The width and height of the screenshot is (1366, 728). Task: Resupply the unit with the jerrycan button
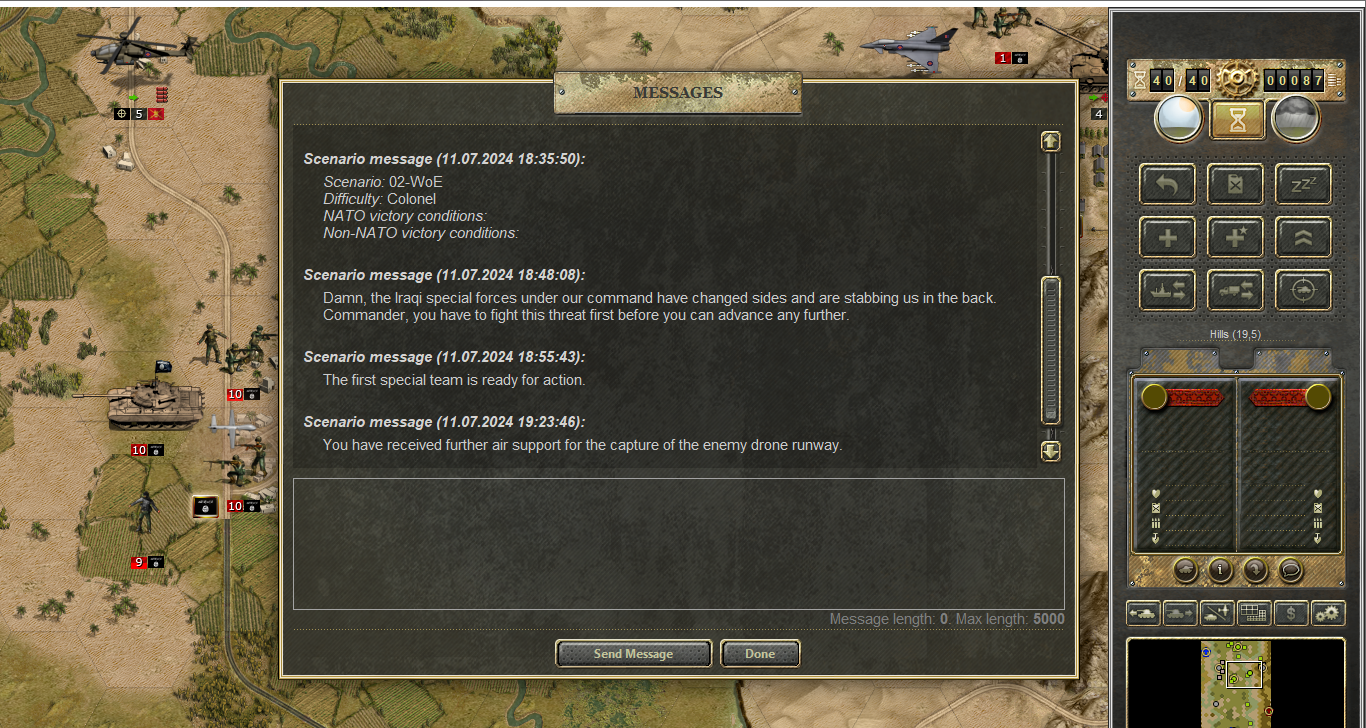pos(1235,184)
